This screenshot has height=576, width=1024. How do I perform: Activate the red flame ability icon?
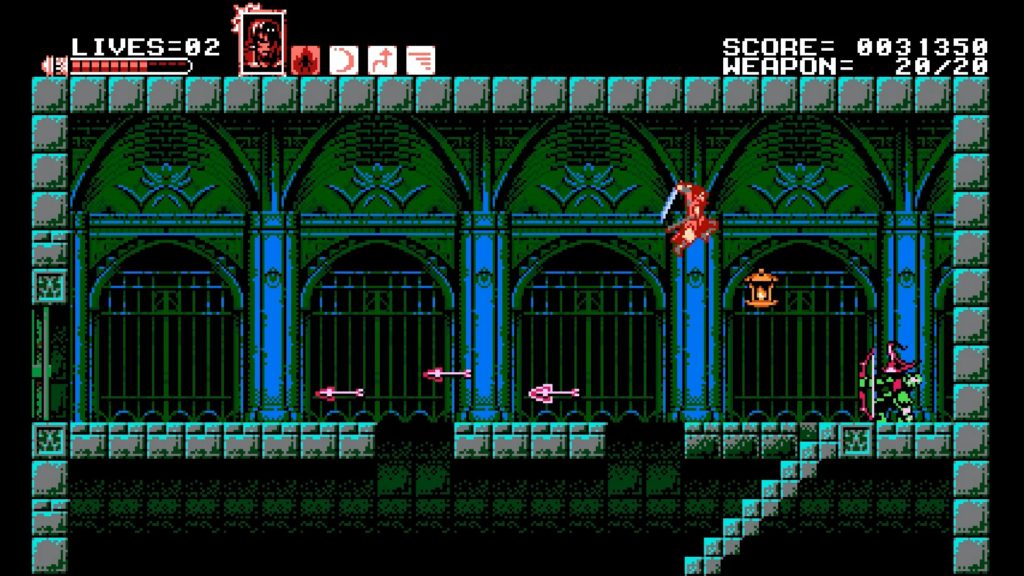[306, 60]
